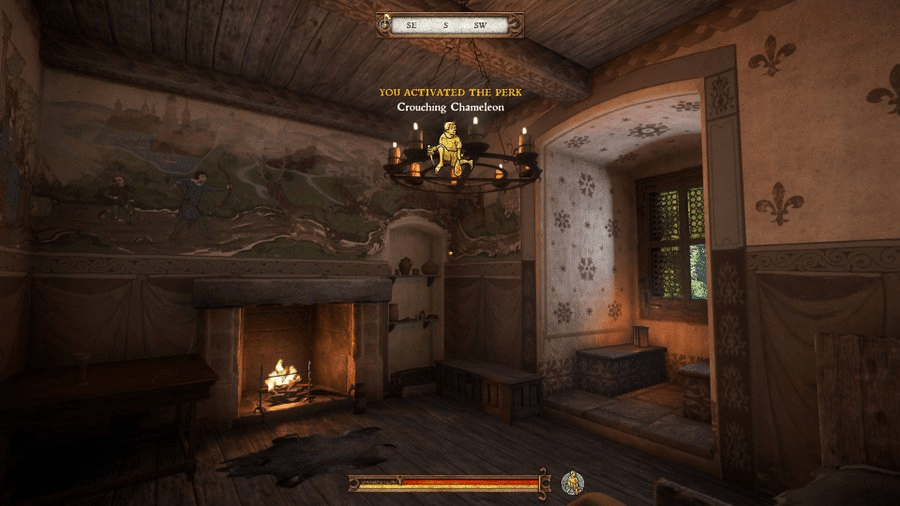Click the compass strip showing SE, S, SW
Image resolution: width=900 pixels, height=506 pixels.
(449, 24)
